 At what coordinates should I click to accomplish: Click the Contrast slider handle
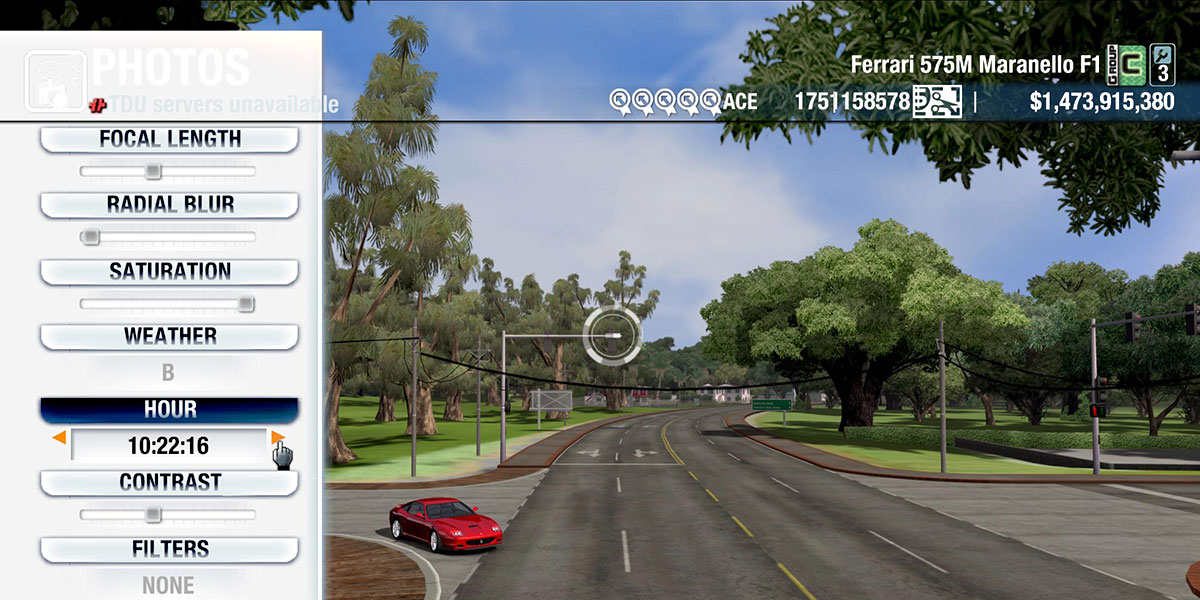(x=153, y=515)
